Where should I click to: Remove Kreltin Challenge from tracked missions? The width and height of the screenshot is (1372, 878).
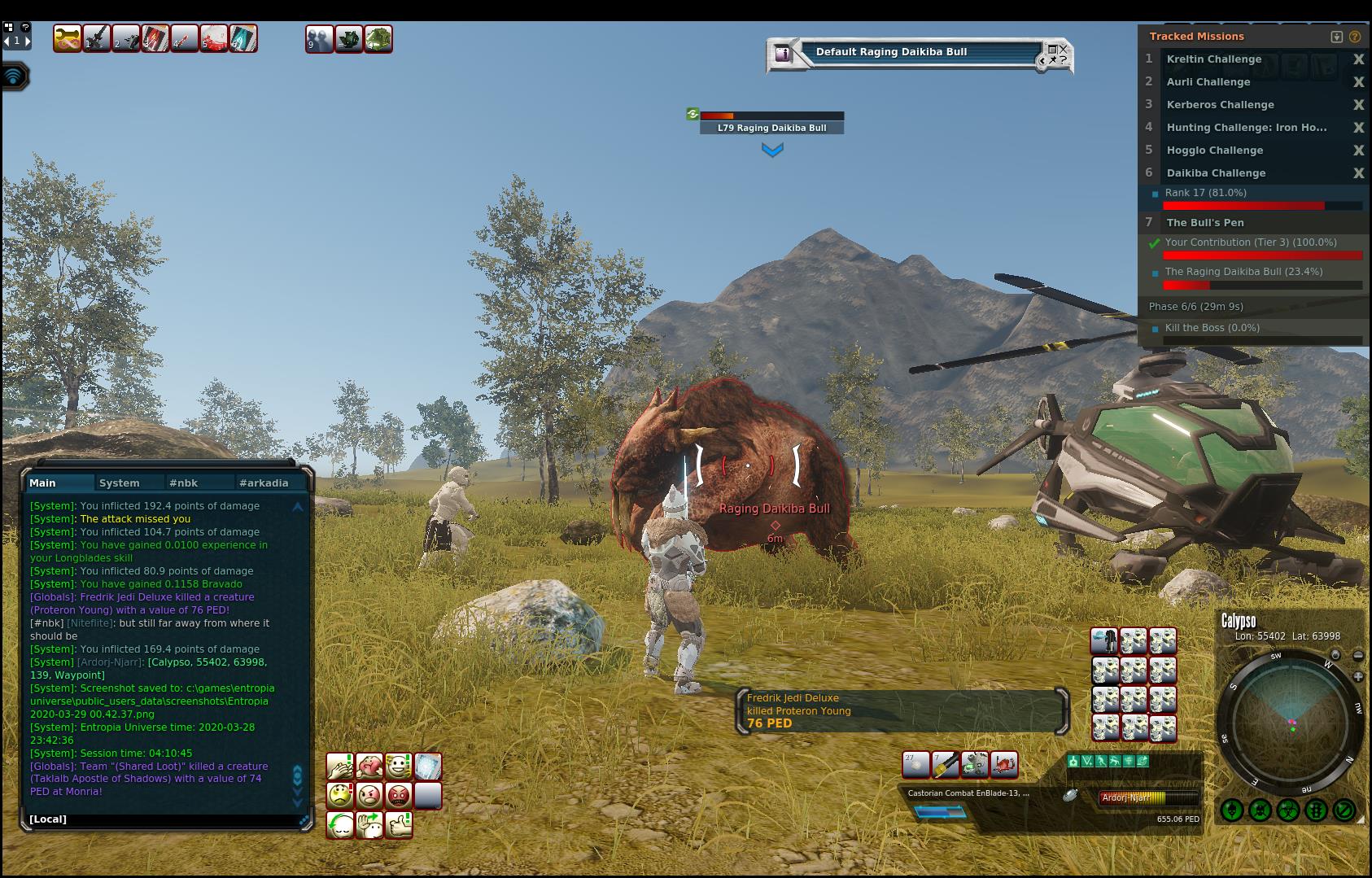click(x=1357, y=59)
